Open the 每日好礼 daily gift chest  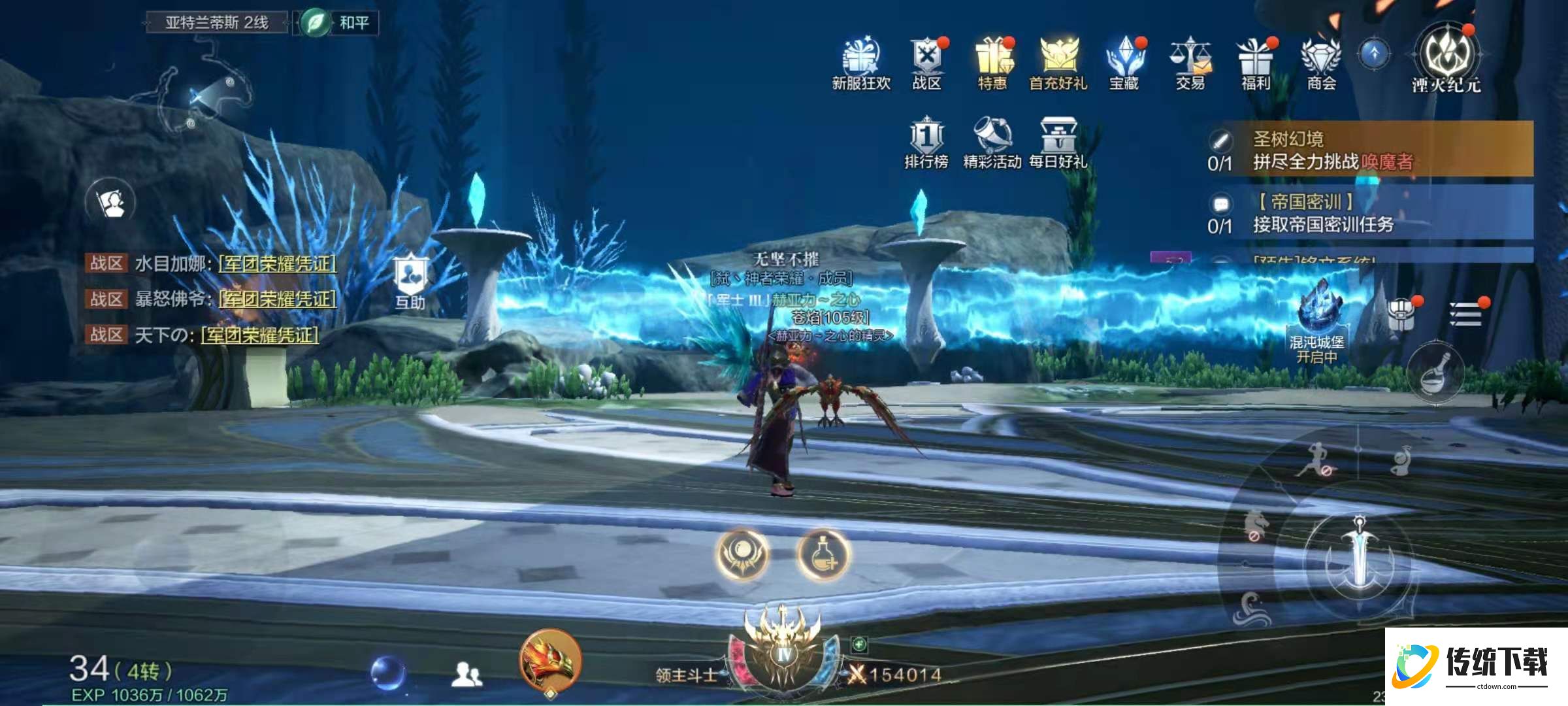(x=1058, y=141)
